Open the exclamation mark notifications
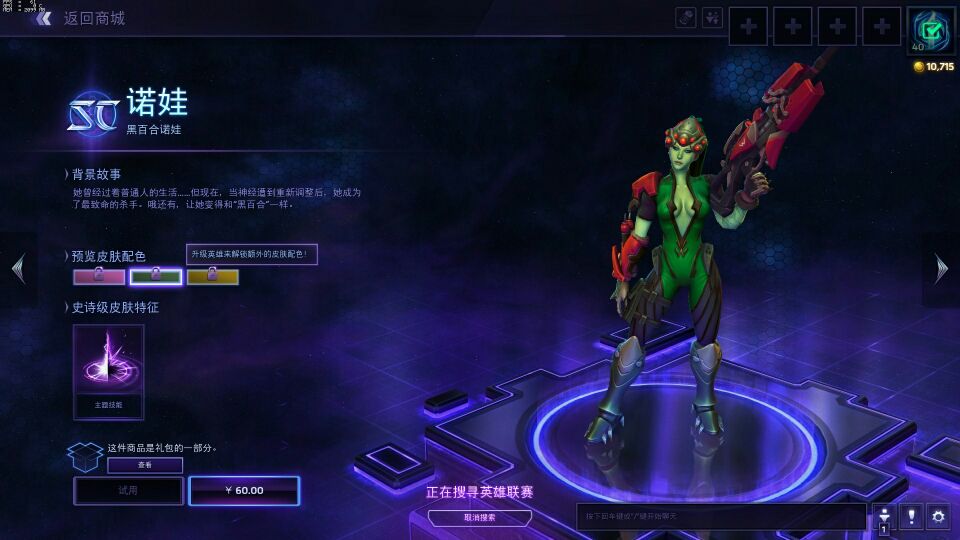Screen dimensions: 960x540 (x=911, y=516)
